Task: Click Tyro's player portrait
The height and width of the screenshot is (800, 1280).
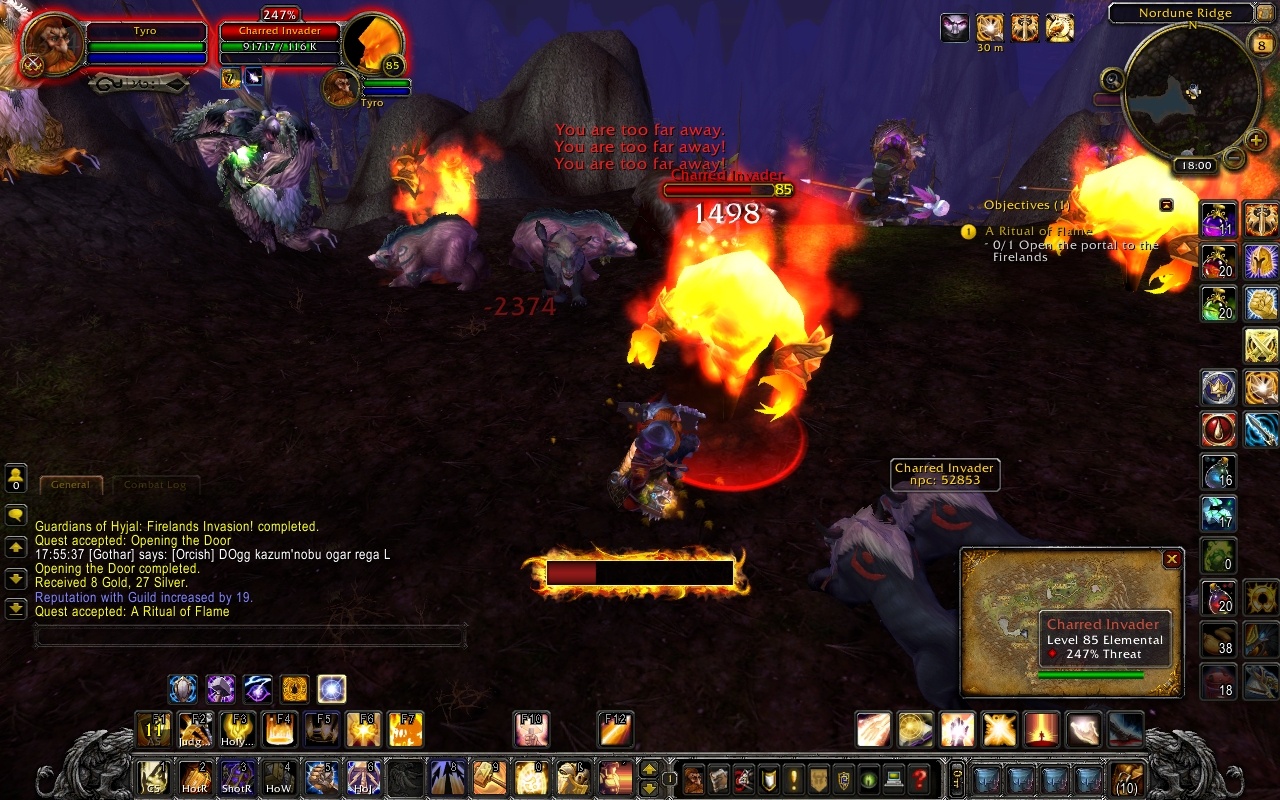Action: [x=53, y=47]
